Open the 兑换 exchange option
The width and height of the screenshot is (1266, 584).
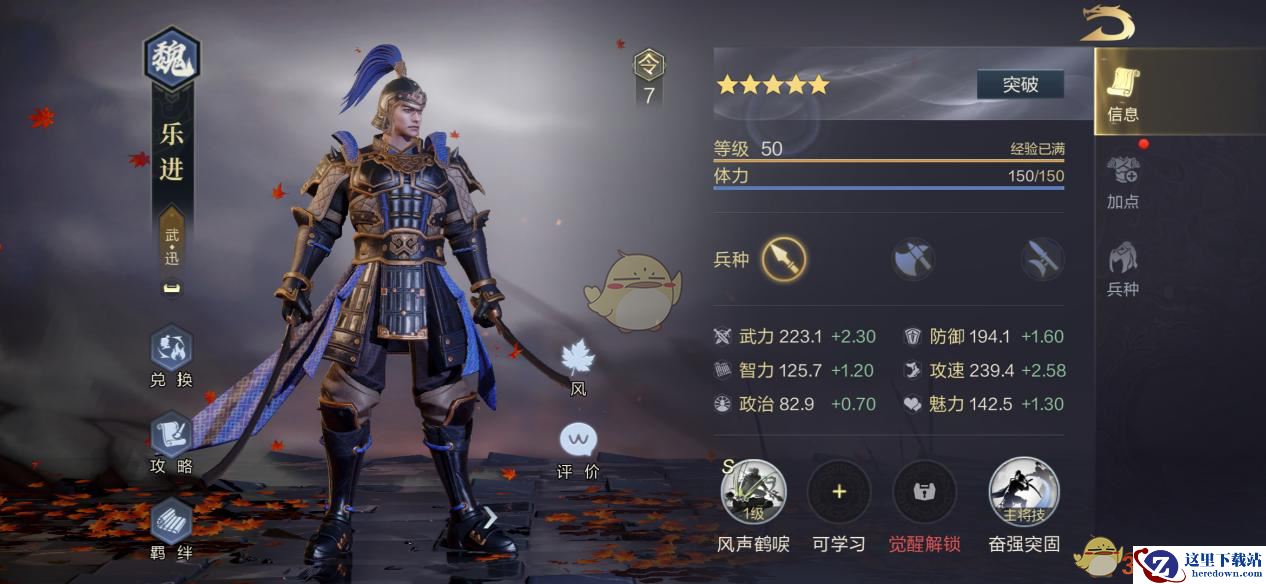tap(171, 356)
